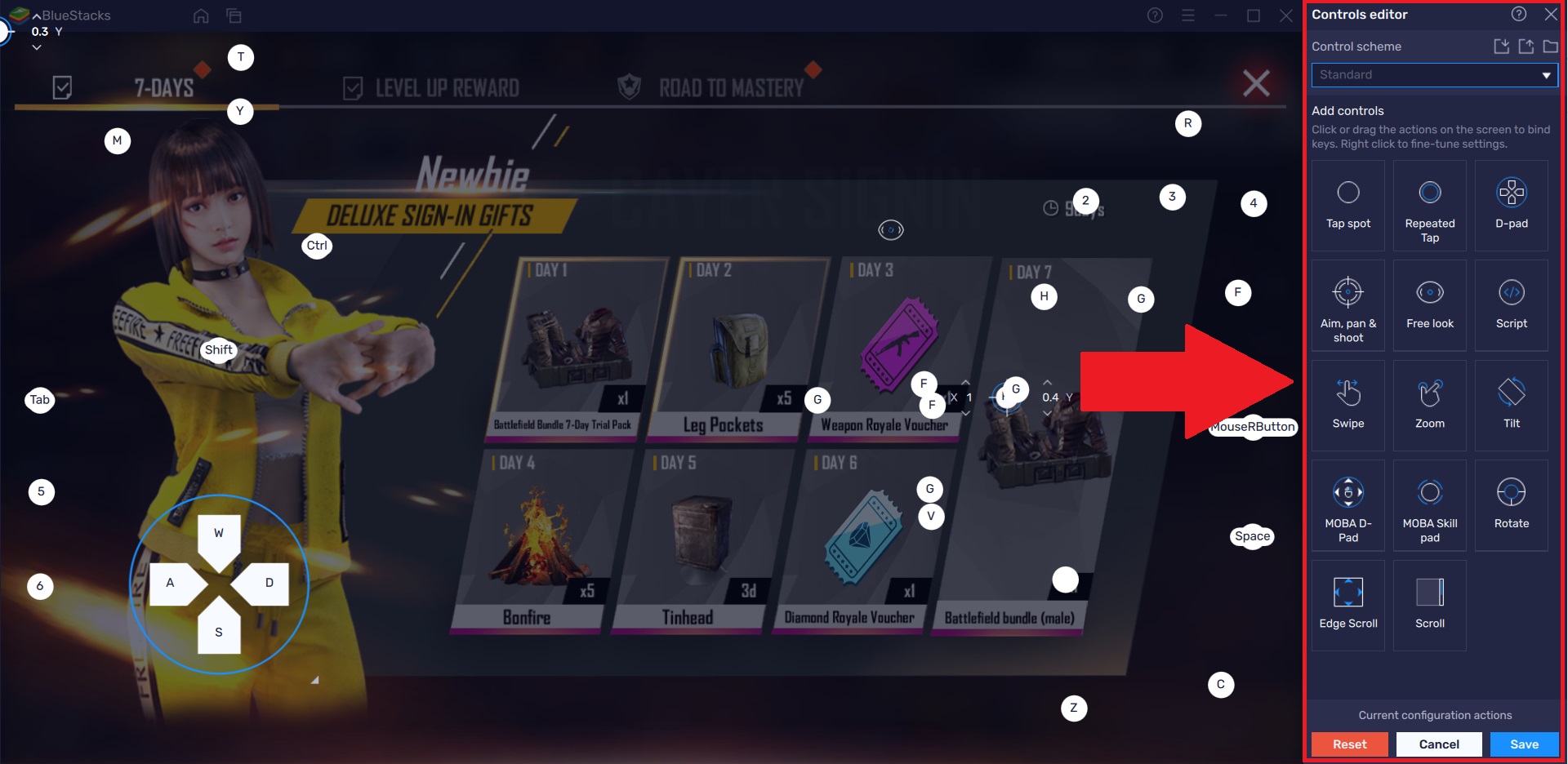Reset the controls to default
Image resolution: width=1568 pixels, height=764 pixels.
[1349, 744]
